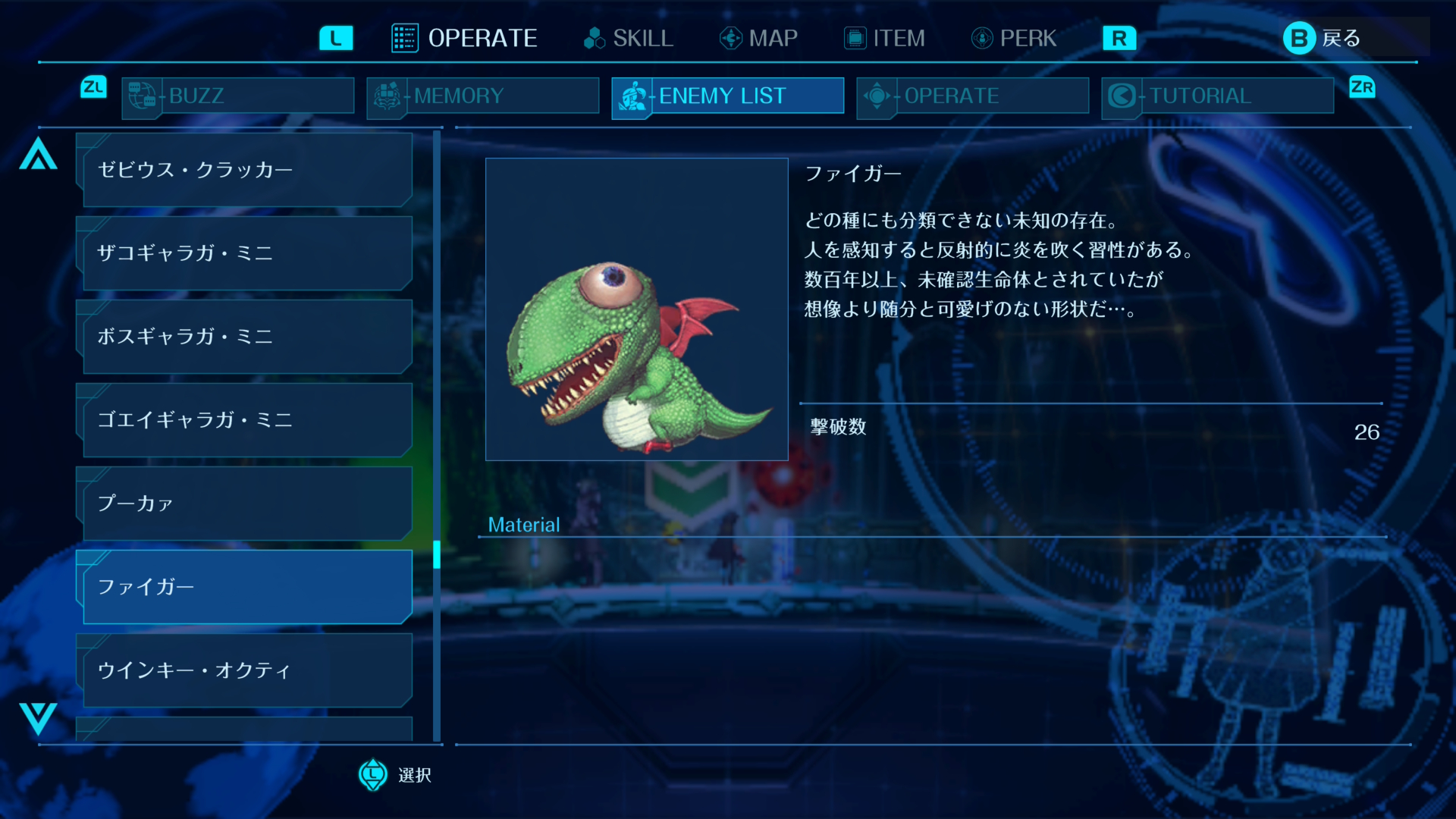Open the MAP tab

coord(759,38)
